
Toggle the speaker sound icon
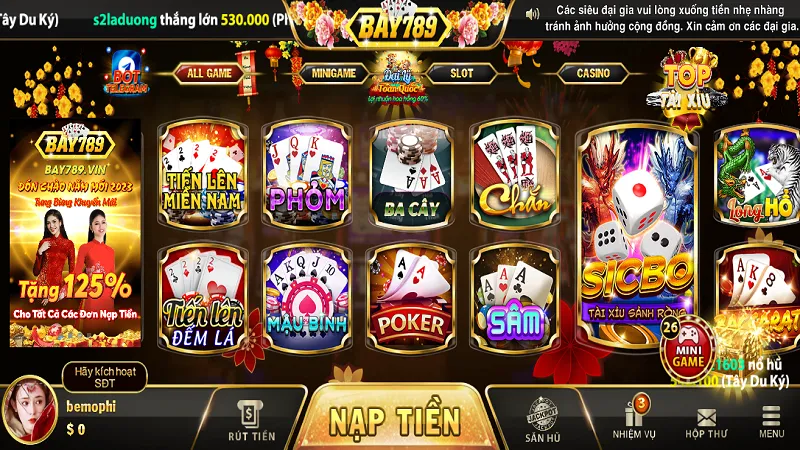point(532,15)
